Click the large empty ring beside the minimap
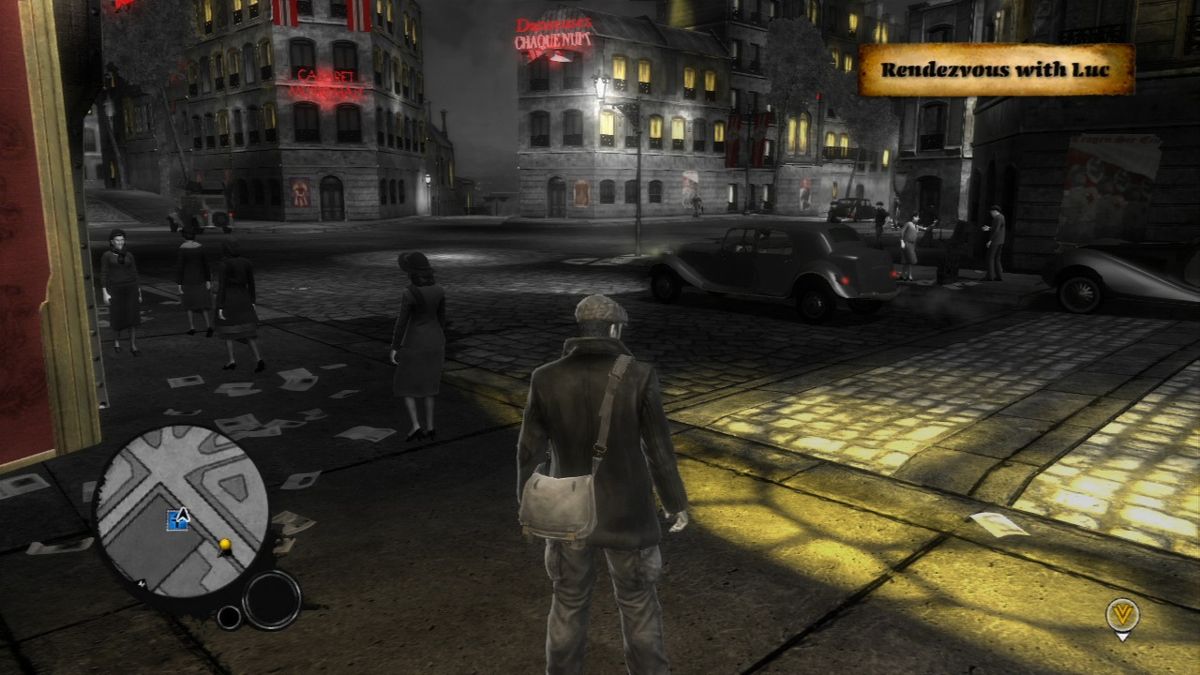The image size is (1200, 675). pos(271,599)
